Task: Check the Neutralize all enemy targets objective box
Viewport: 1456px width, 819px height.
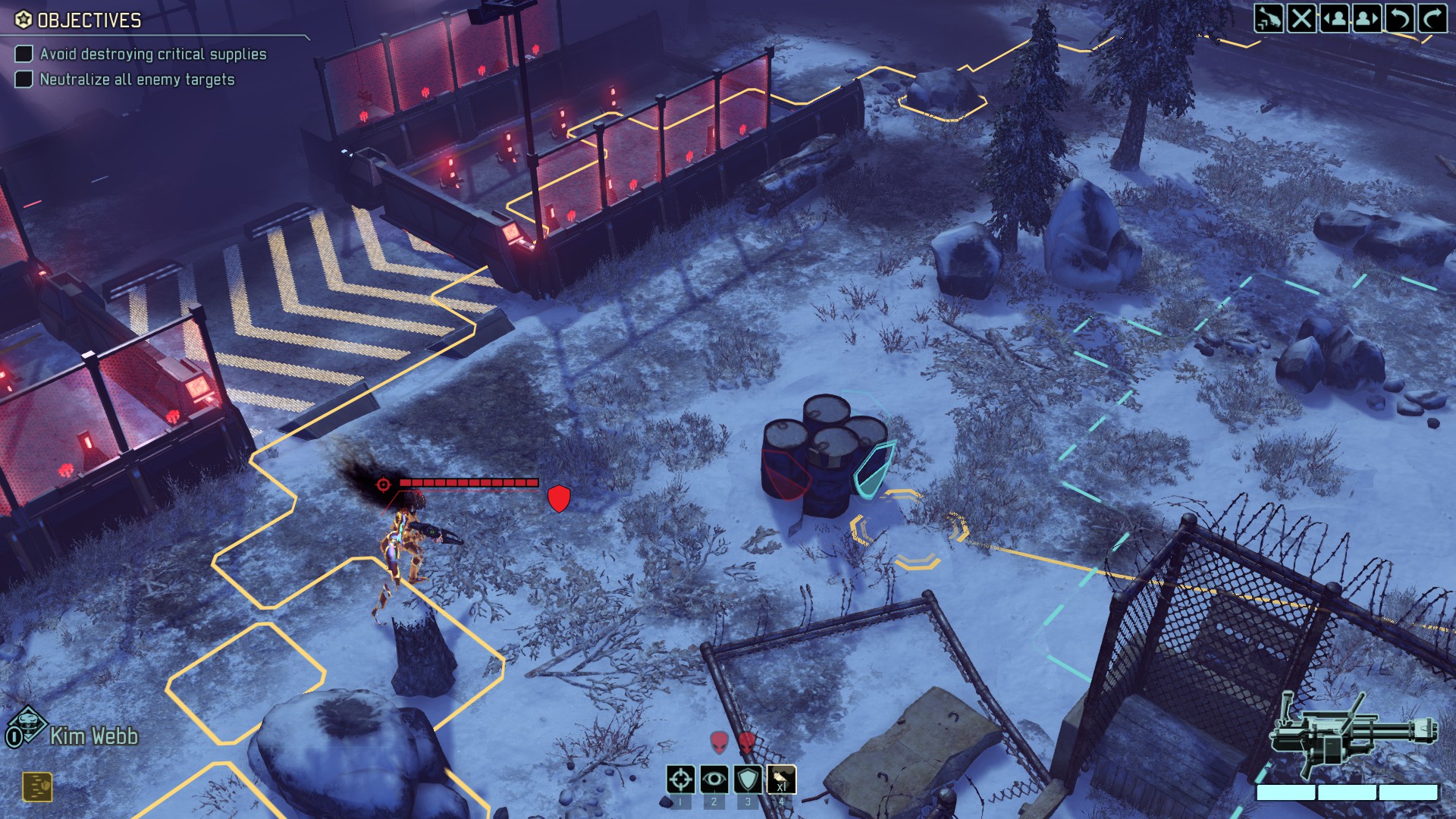Action: coord(24,77)
